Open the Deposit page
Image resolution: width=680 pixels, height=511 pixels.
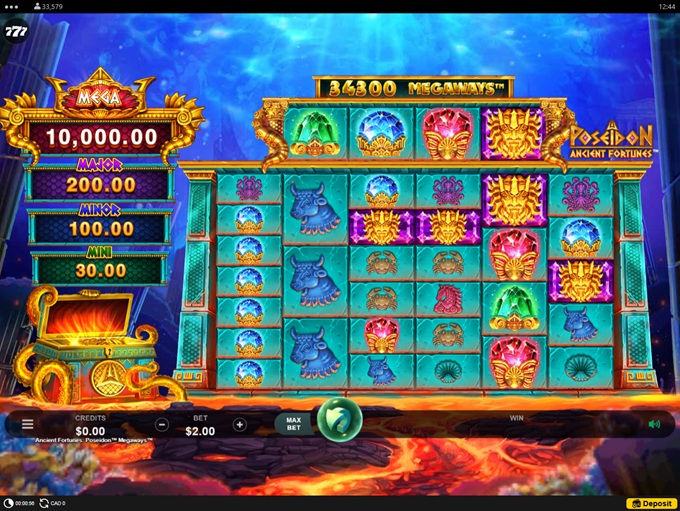652,503
